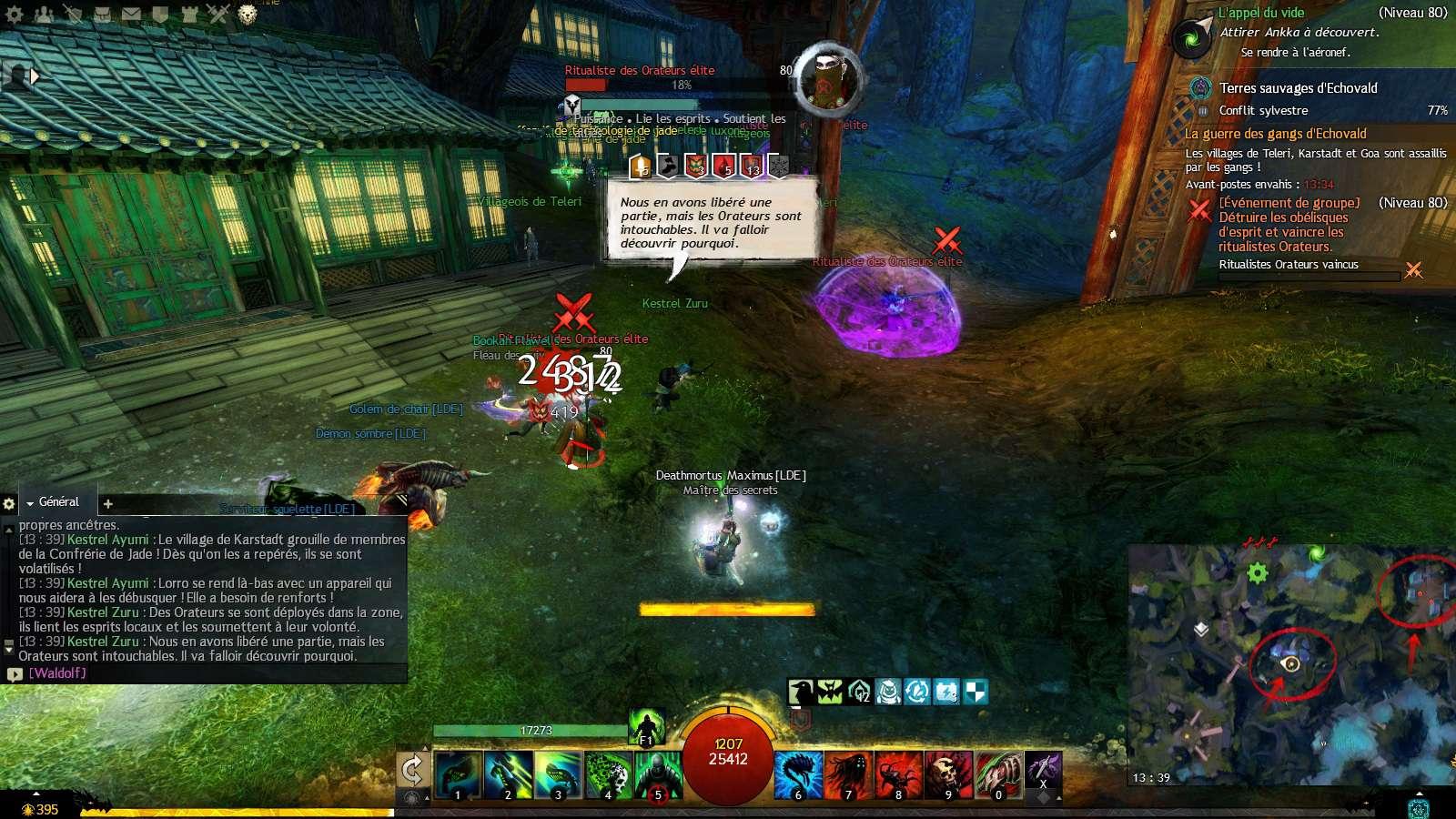1456x819 pixels.
Task: Open the guild panel shield icon
Action: click(161, 14)
